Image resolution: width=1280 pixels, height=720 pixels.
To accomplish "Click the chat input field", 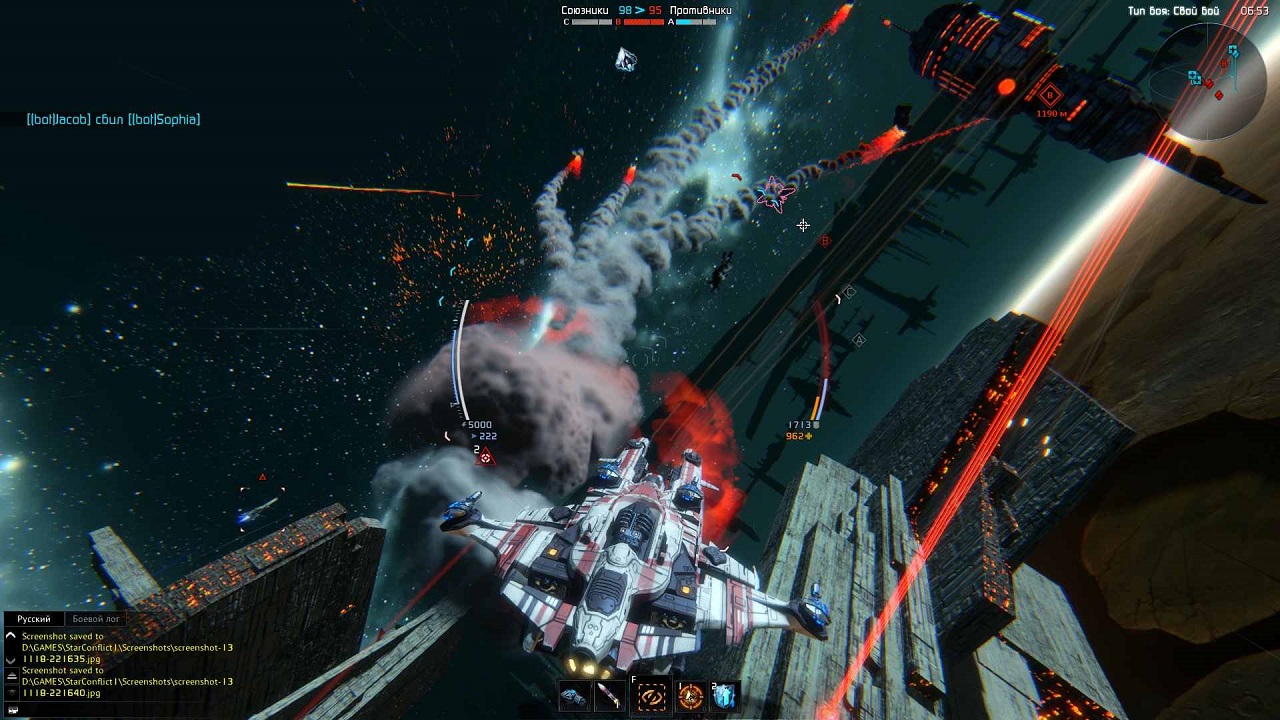I will [120, 710].
